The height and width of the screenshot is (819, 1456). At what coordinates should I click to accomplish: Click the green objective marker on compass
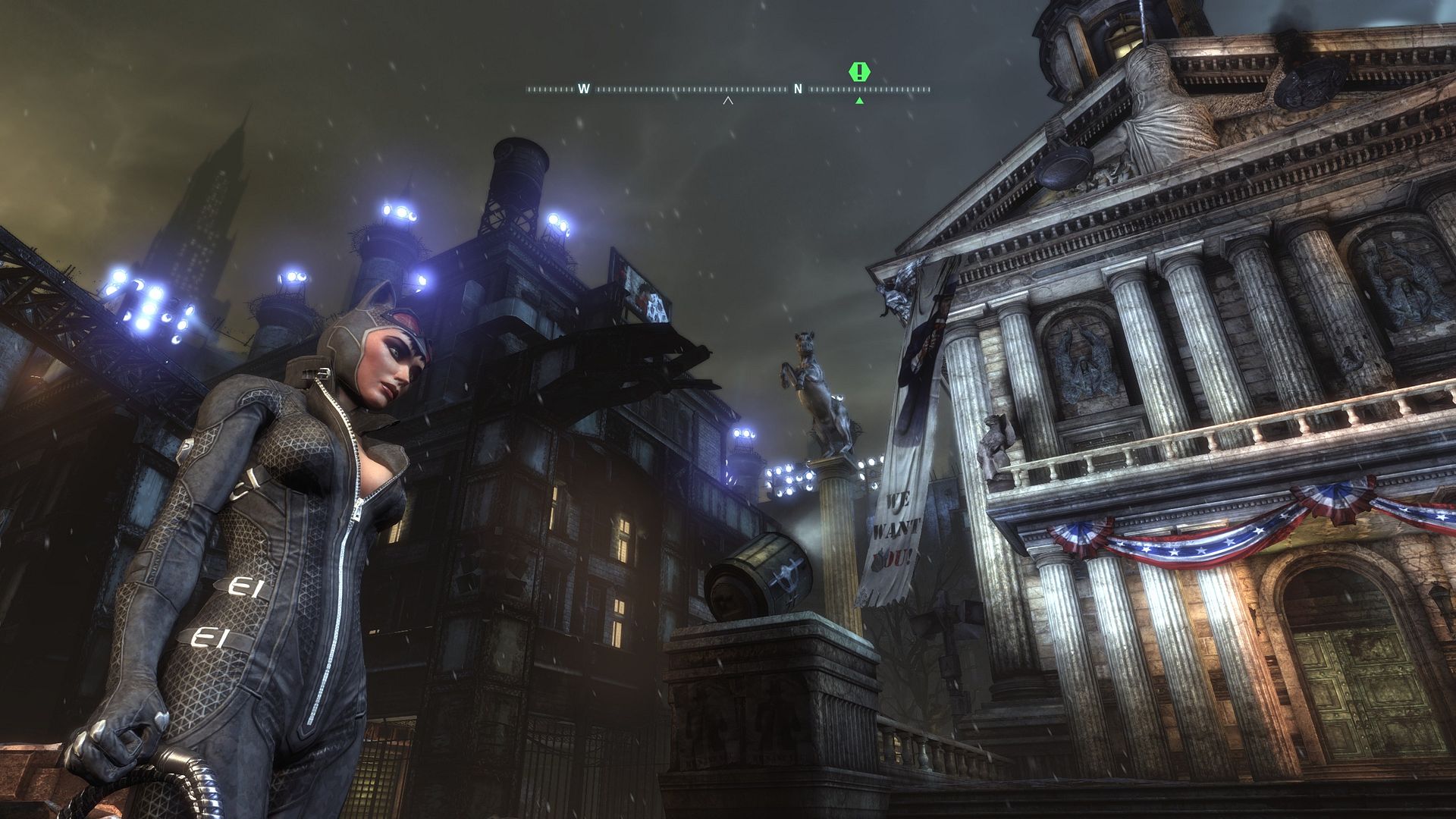(x=859, y=73)
